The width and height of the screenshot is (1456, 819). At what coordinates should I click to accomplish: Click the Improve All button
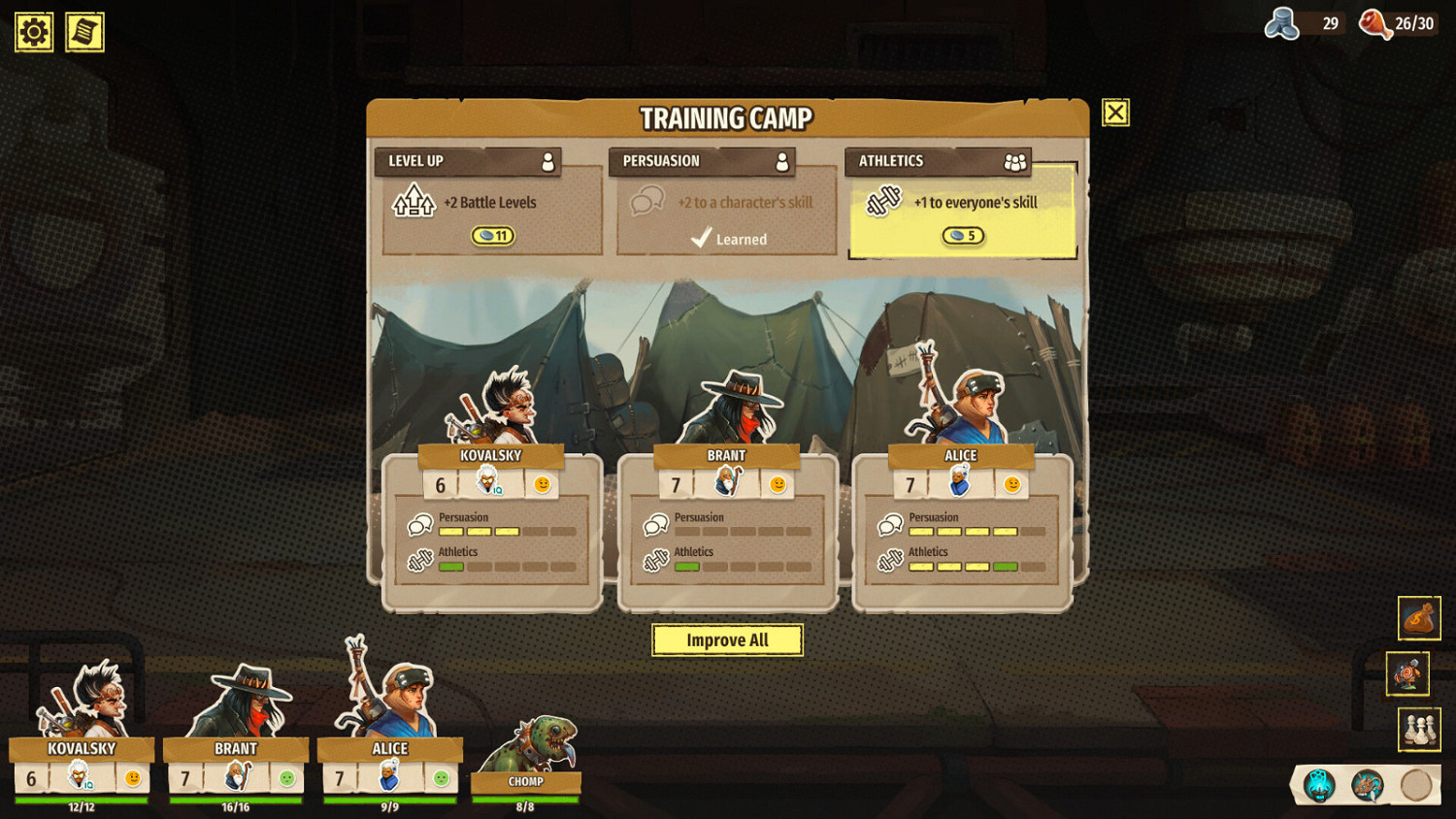[727, 640]
